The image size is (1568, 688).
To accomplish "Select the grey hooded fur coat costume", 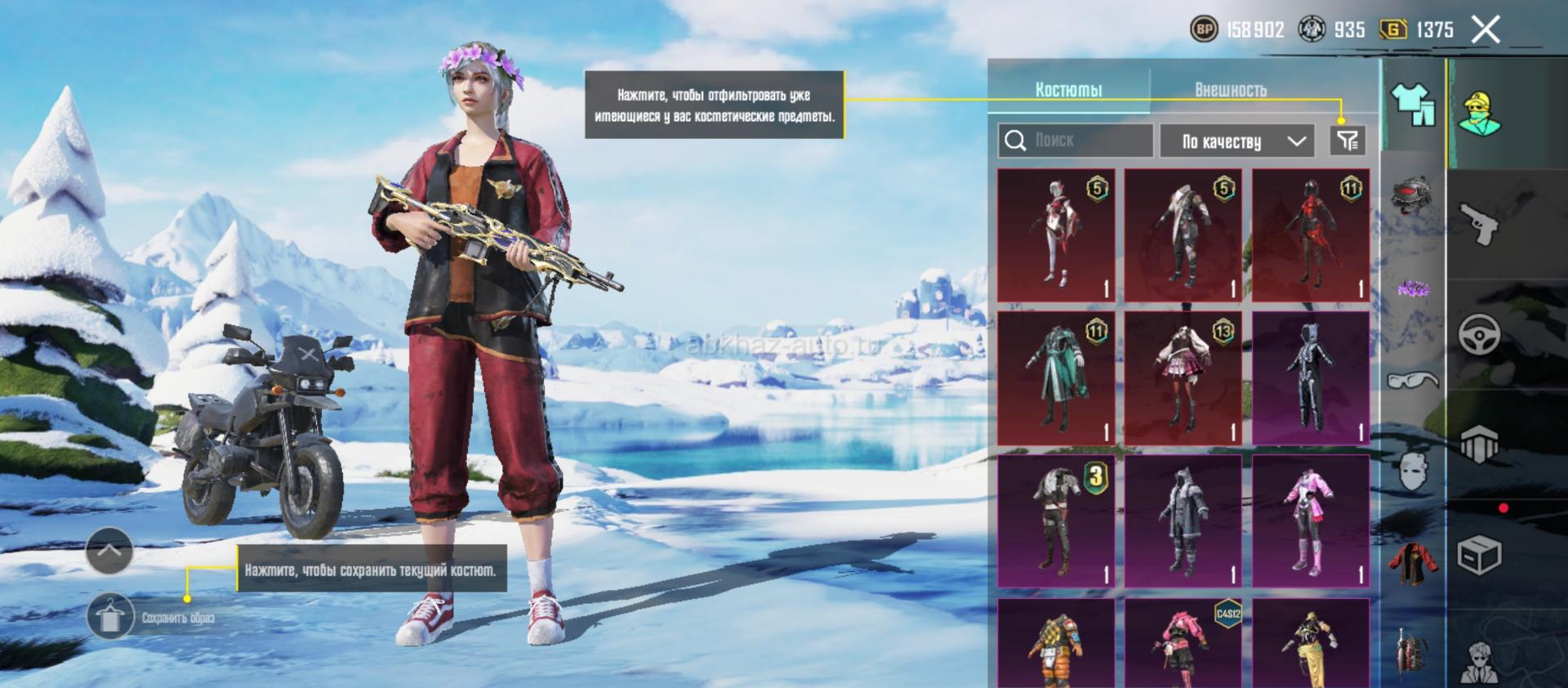I will [x=1183, y=521].
